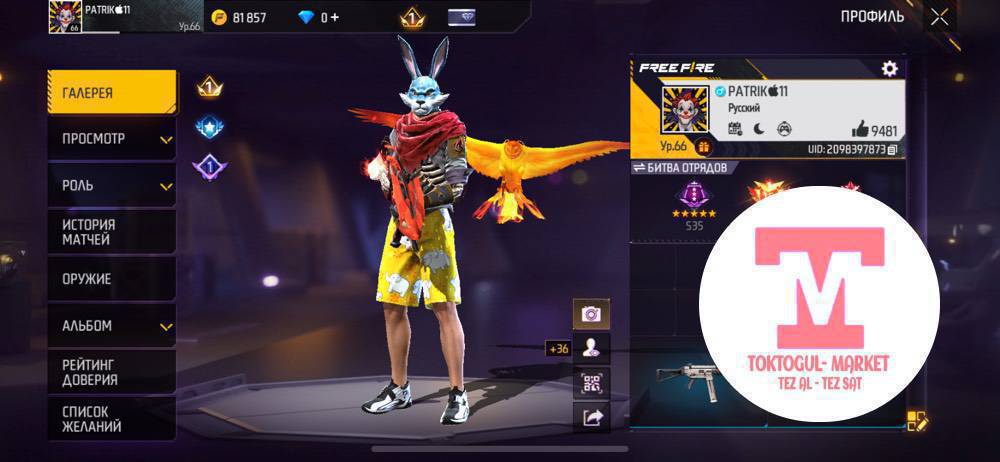Open the СПИСОК ЖЕЛАНИЙ wishlist

[x=110, y=418]
